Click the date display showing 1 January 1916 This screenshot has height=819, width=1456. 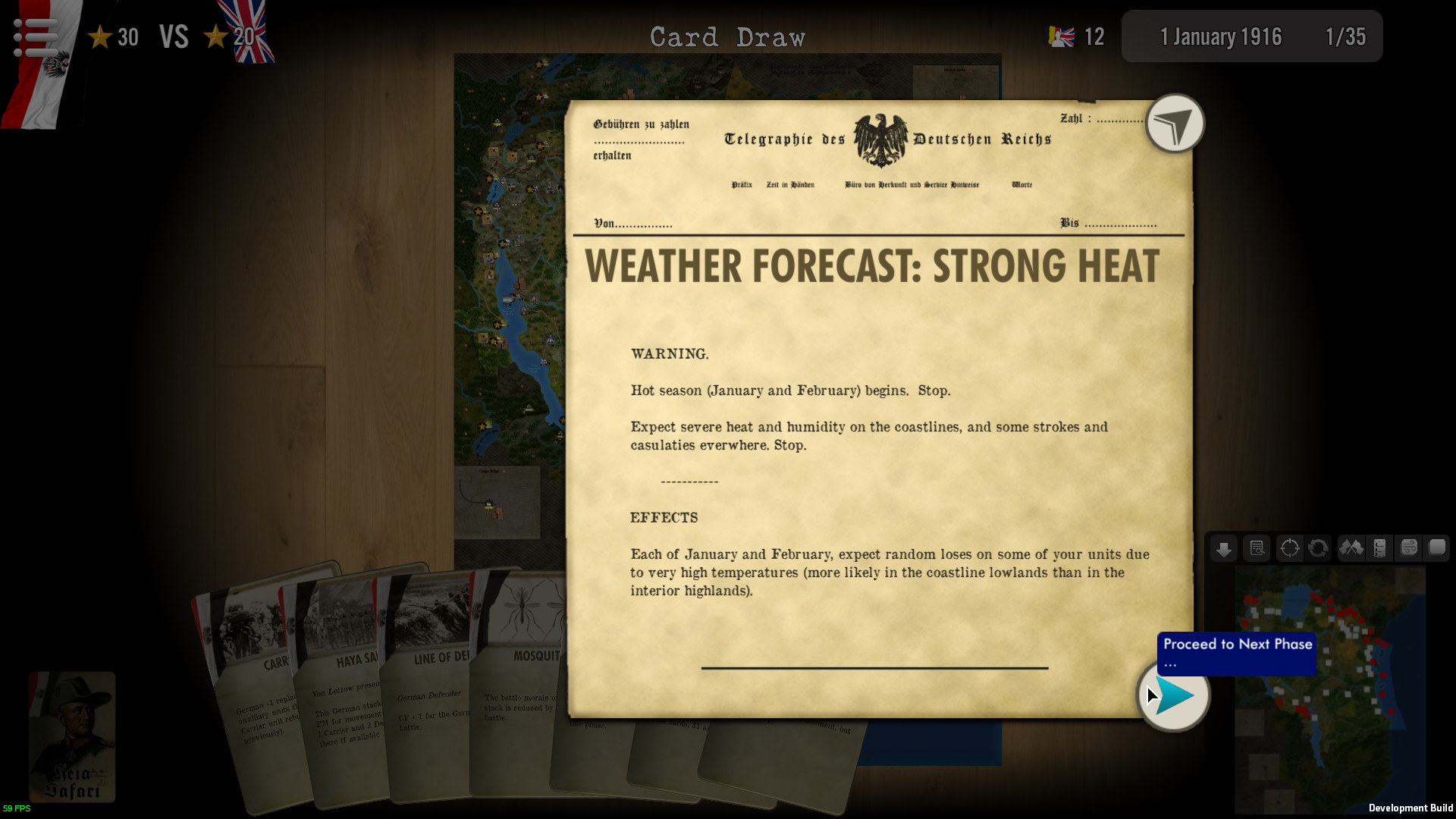[1221, 36]
